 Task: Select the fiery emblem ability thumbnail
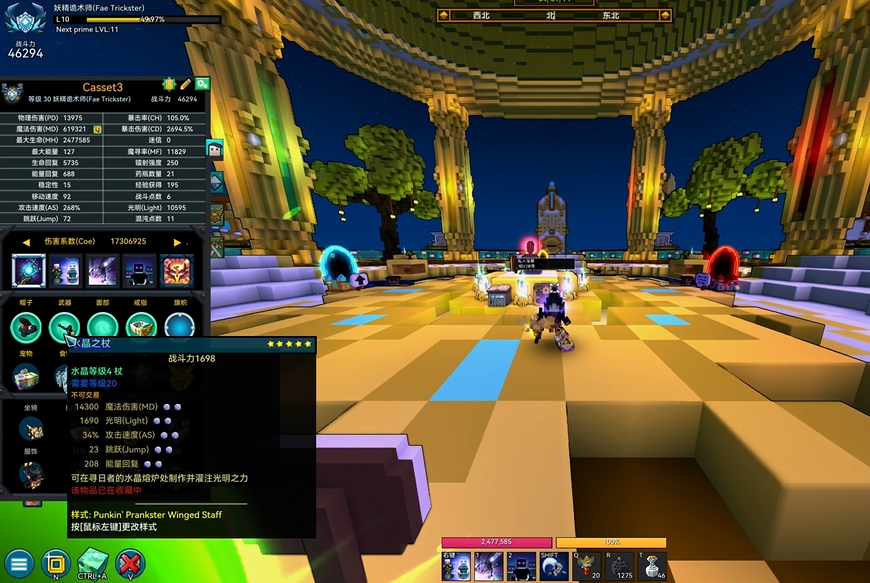[177, 270]
